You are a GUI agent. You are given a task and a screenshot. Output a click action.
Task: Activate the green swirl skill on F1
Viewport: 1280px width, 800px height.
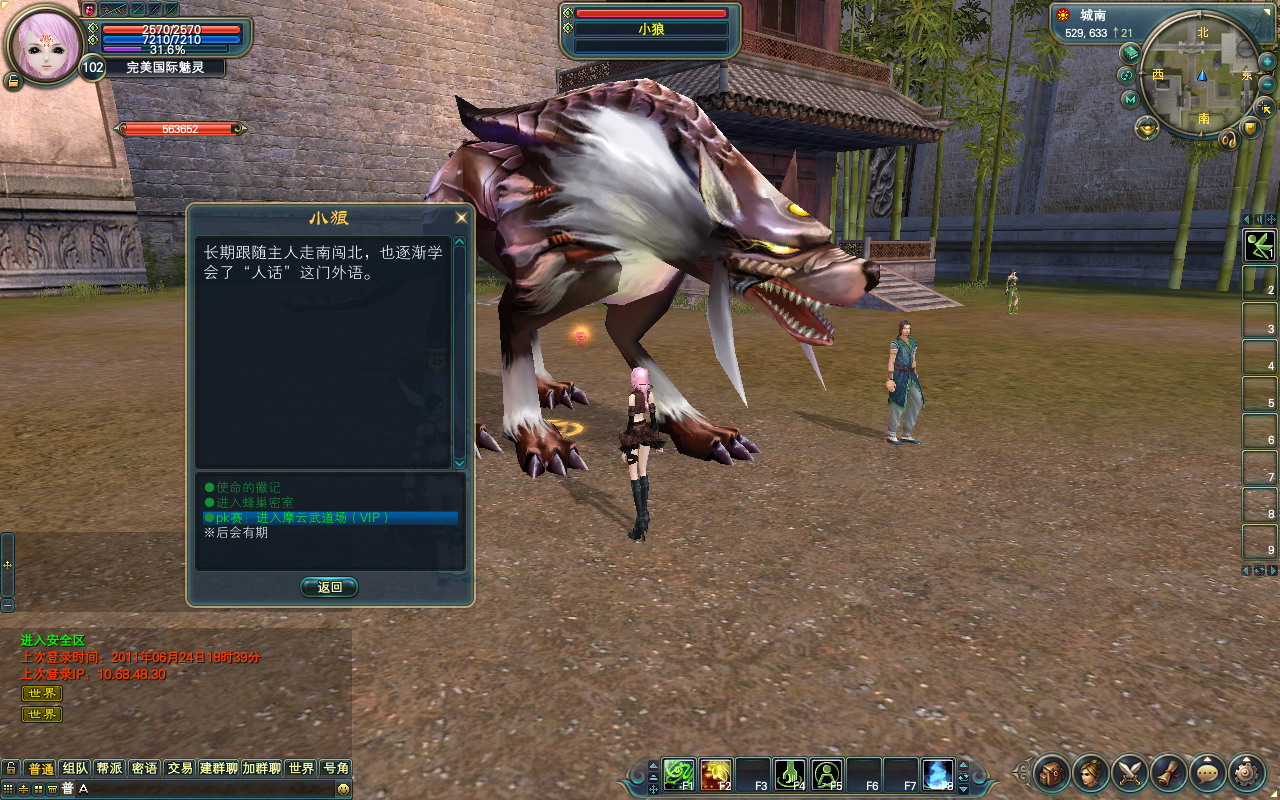[679, 774]
